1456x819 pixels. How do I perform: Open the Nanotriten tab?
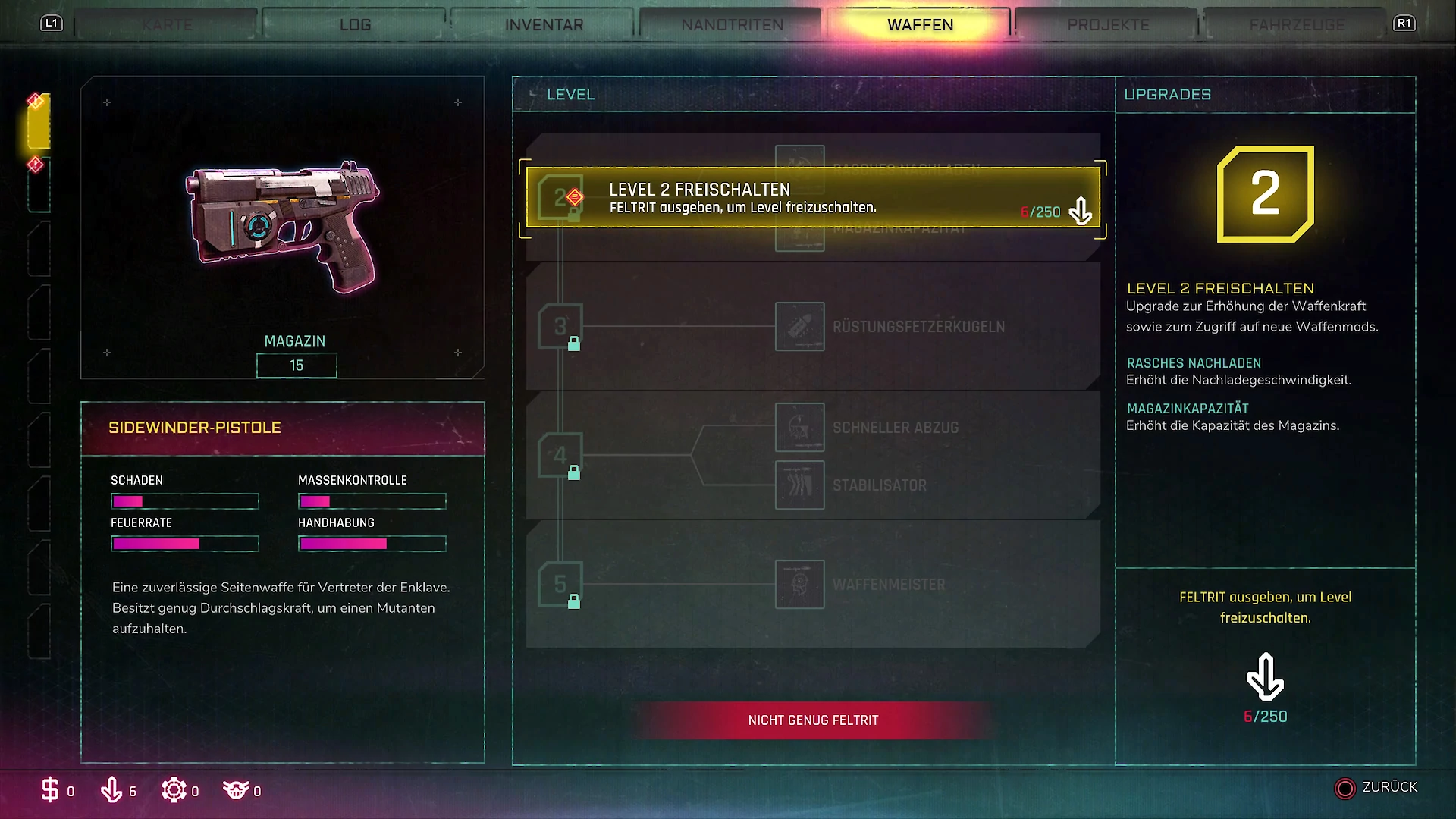click(x=732, y=25)
